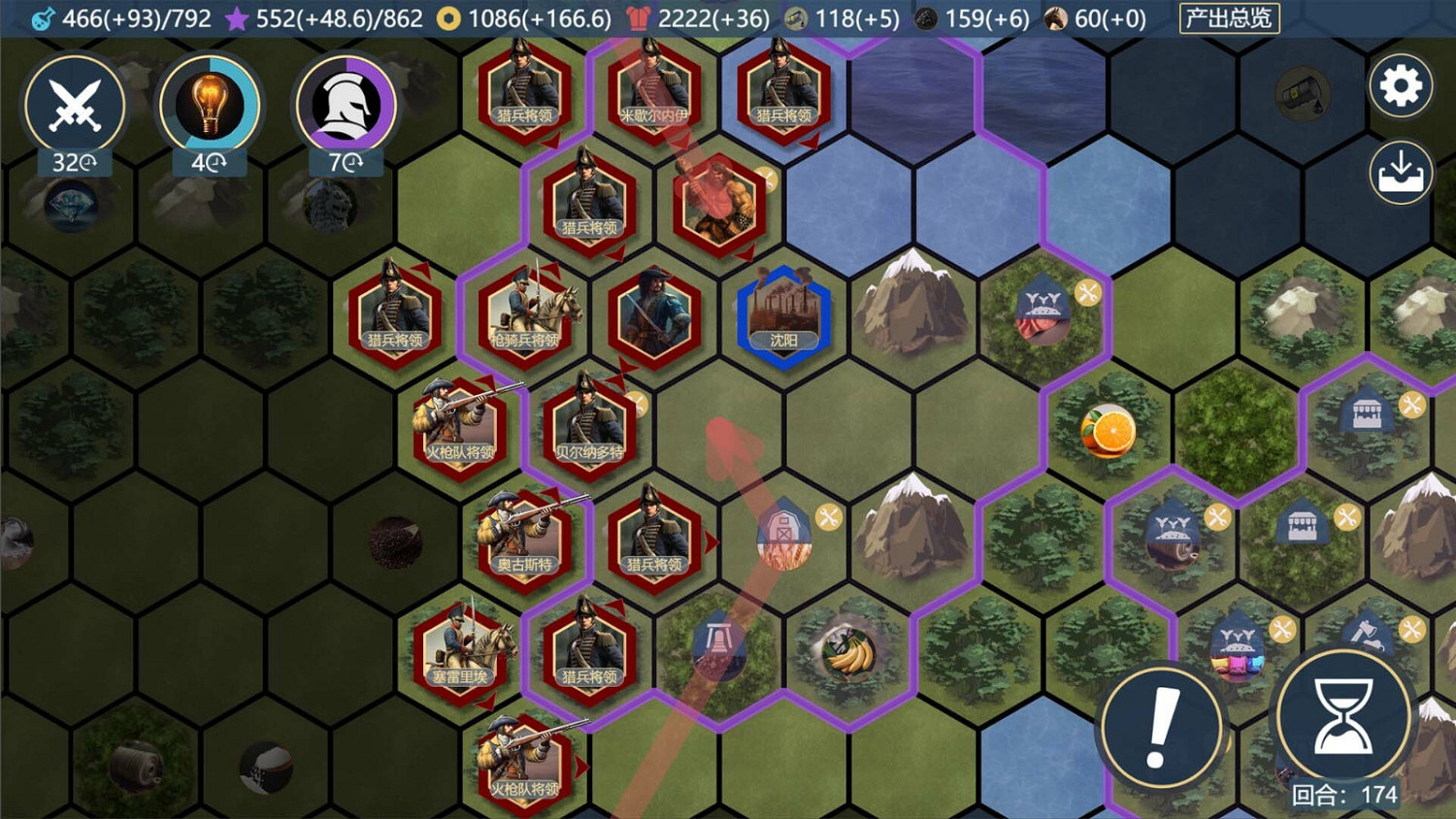Select the city of 沈阳

(x=782, y=315)
